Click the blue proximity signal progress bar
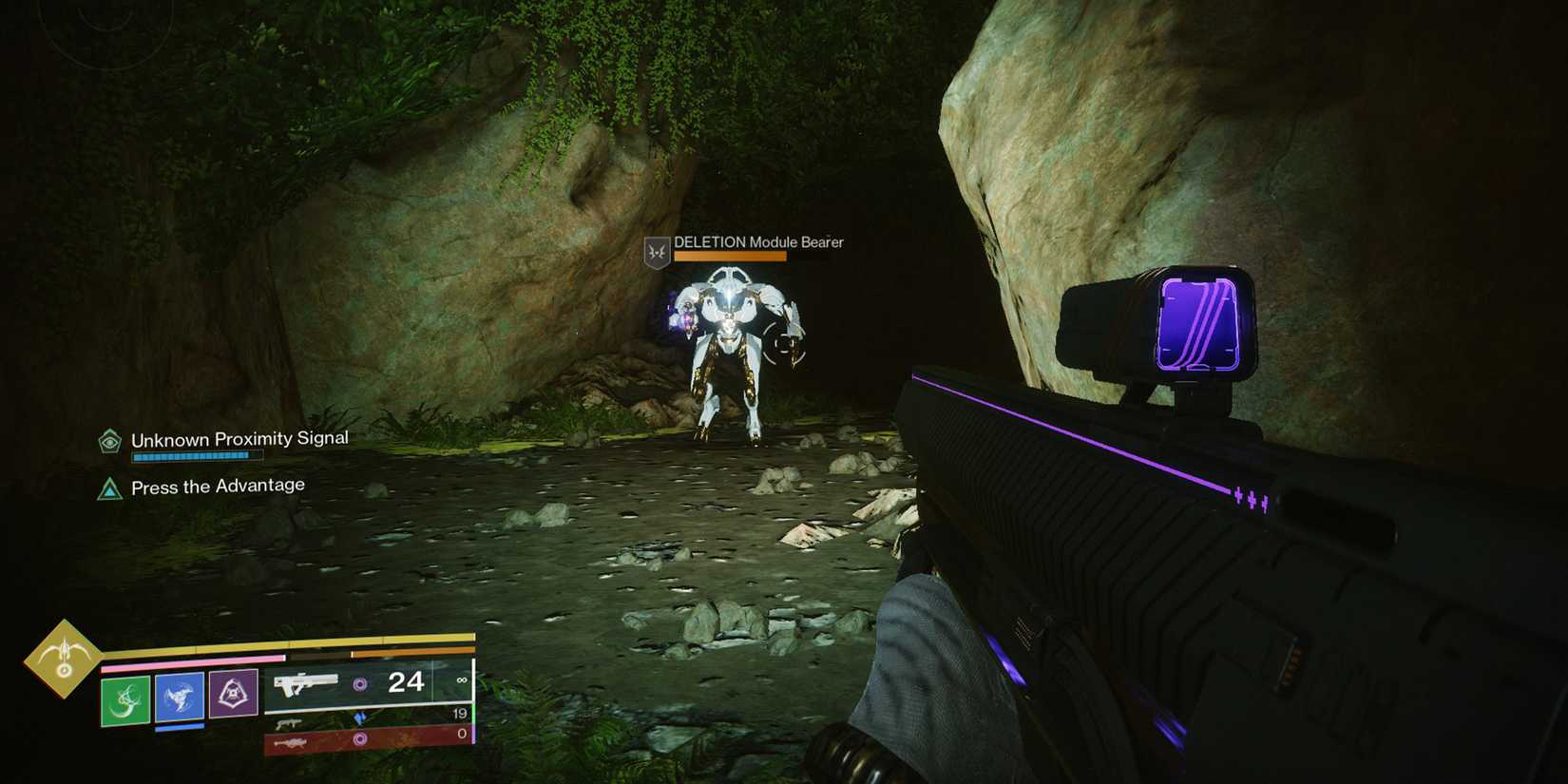Image resolution: width=1568 pixels, height=784 pixels. pyautogui.click(x=194, y=454)
